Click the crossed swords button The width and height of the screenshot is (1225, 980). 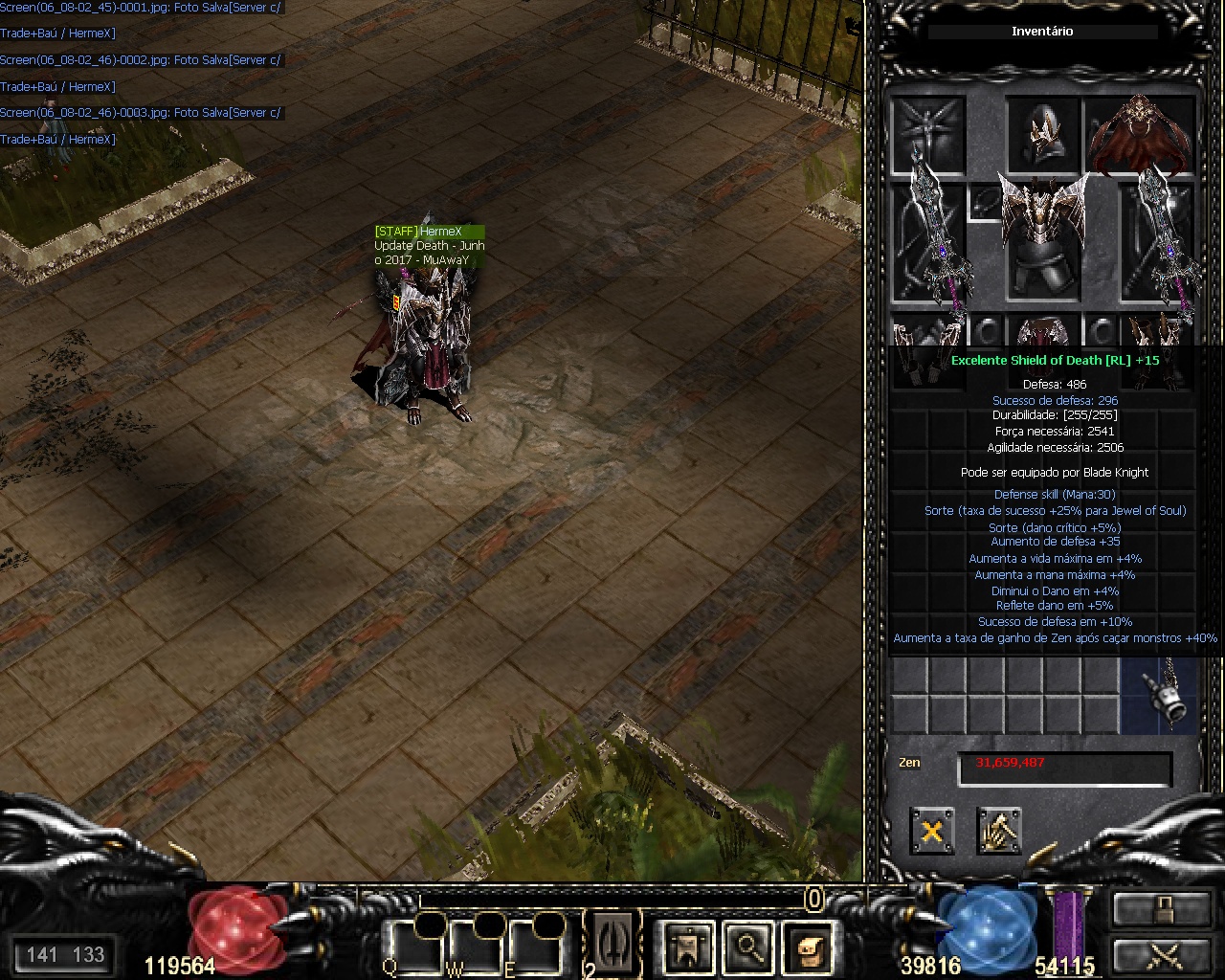(x=1161, y=956)
